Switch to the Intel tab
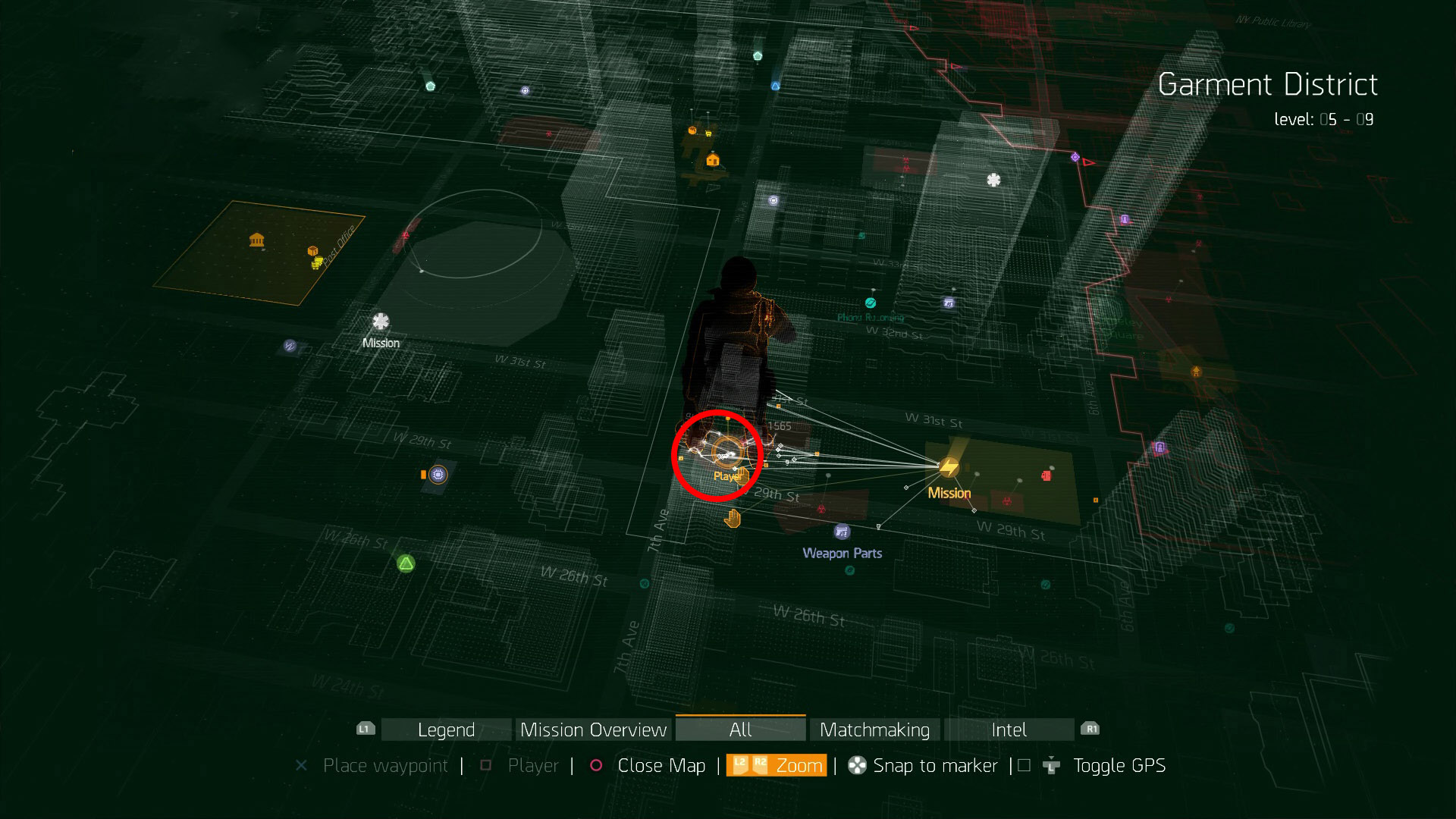Viewport: 1456px width, 819px height. [1009, 730]
